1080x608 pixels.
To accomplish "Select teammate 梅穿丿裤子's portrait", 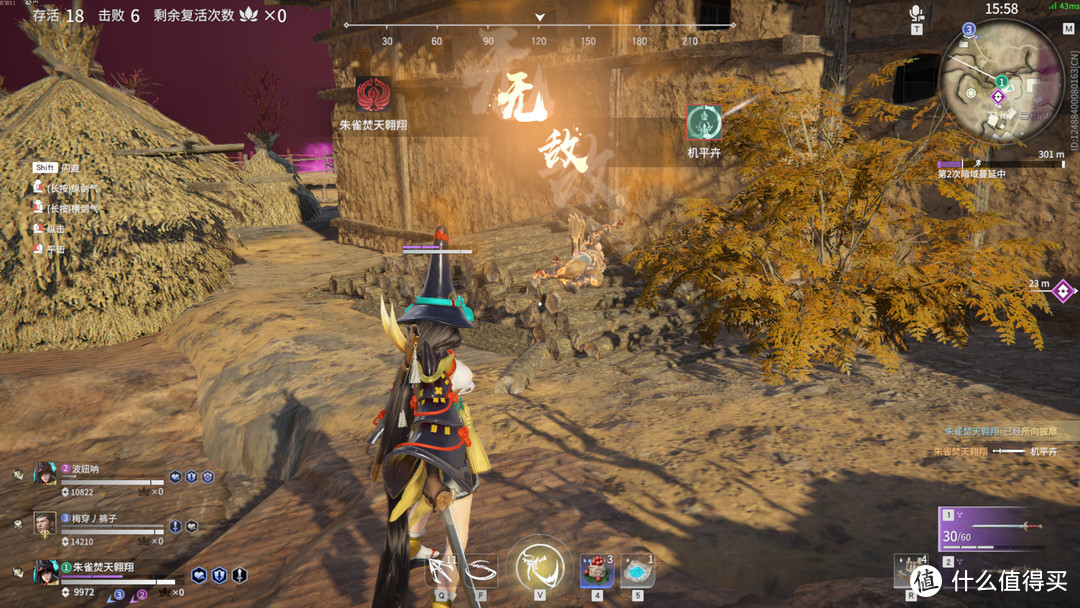I will (45, 523).
